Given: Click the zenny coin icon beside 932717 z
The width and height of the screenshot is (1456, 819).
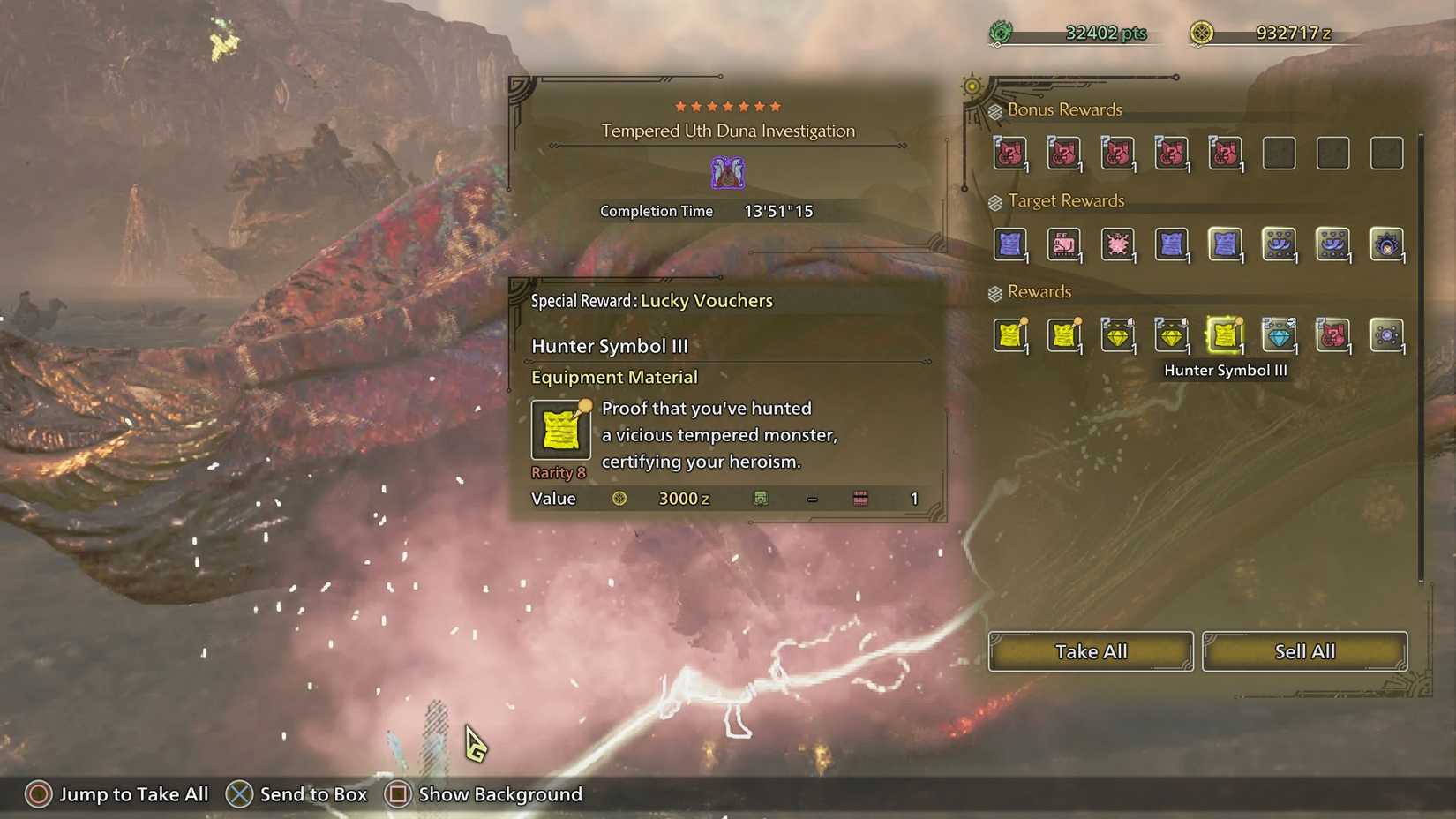Looking at the screenshot, I should (x=1203, y=34).
